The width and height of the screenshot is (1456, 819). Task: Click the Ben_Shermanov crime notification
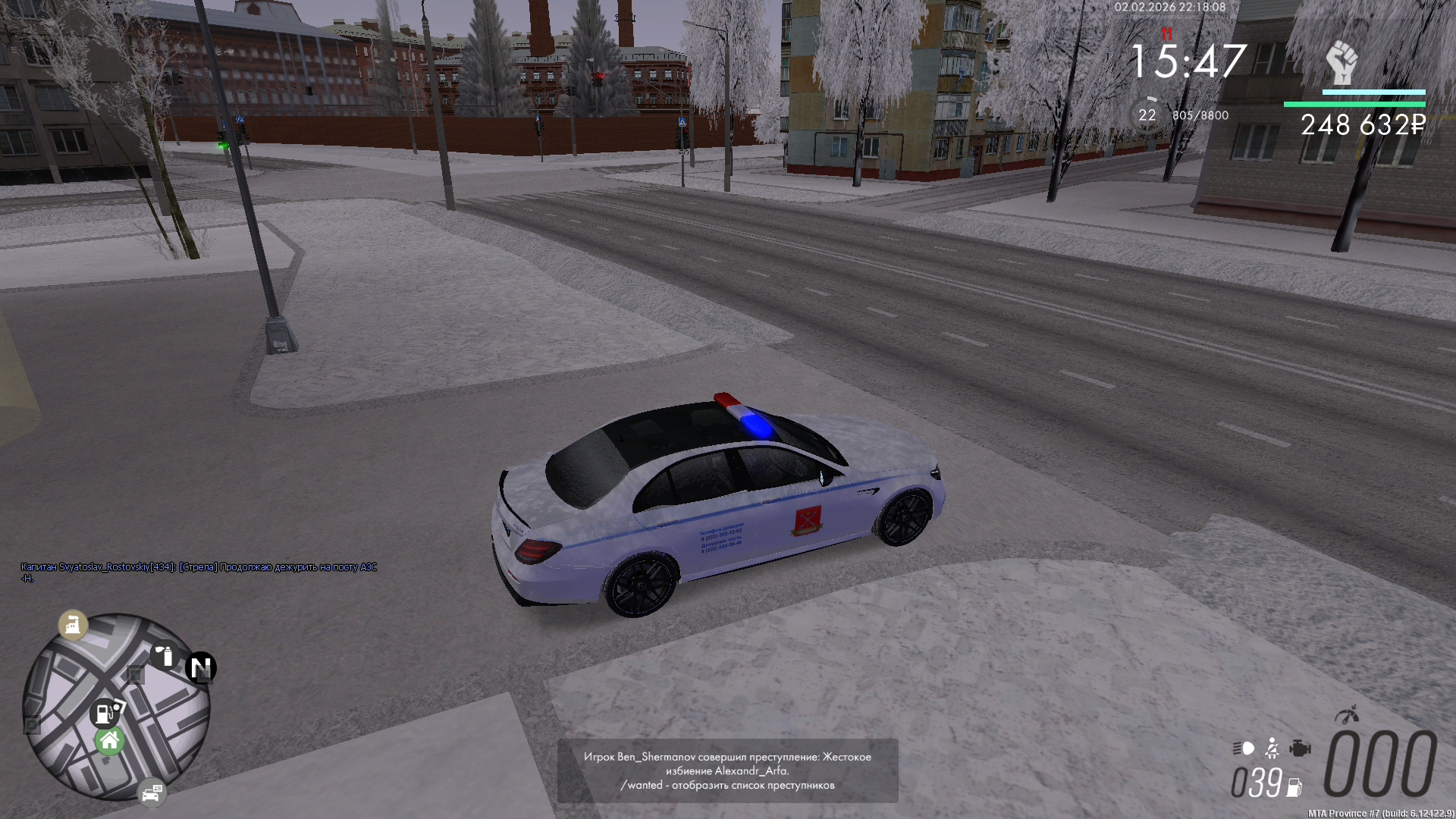coord(727,770)
